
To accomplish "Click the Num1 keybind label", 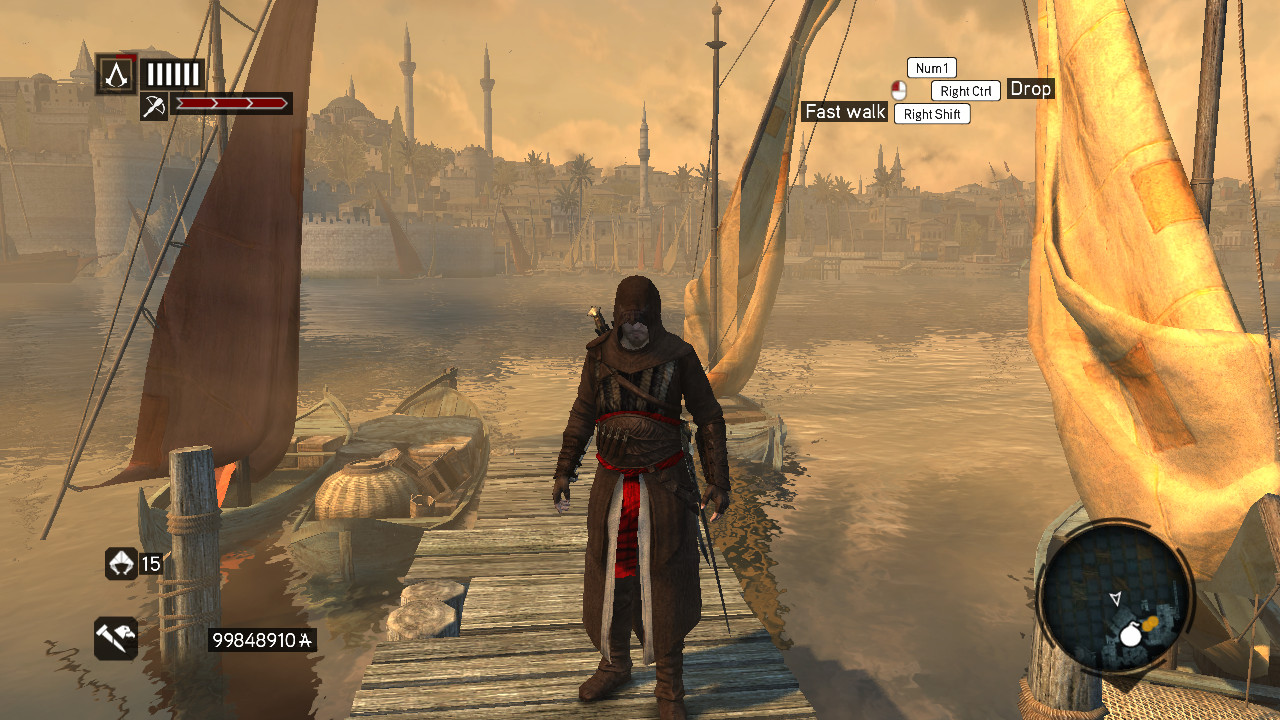I will point(930,67).
